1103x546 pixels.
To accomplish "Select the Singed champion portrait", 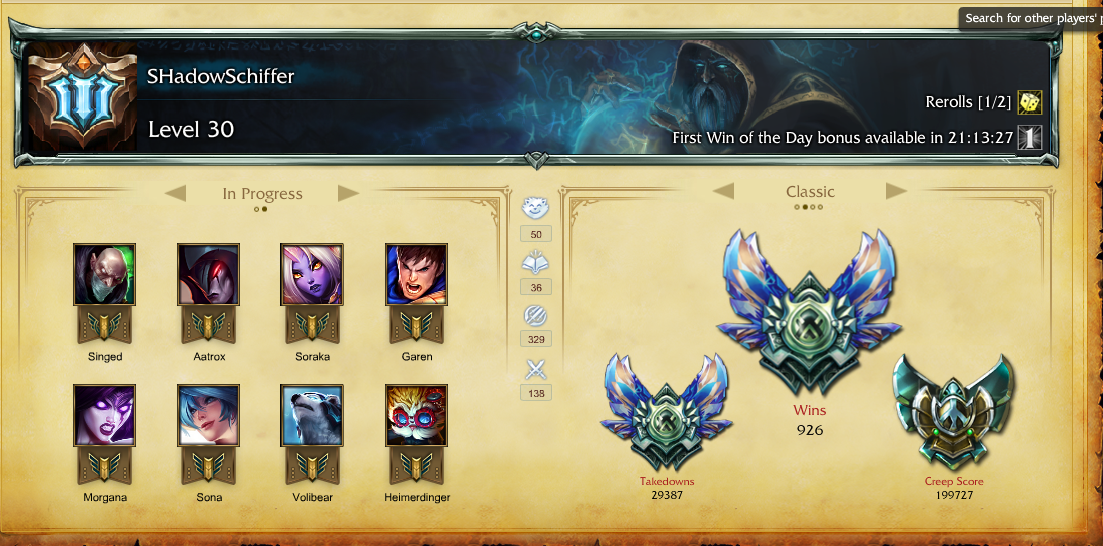I will click(104, 274).
